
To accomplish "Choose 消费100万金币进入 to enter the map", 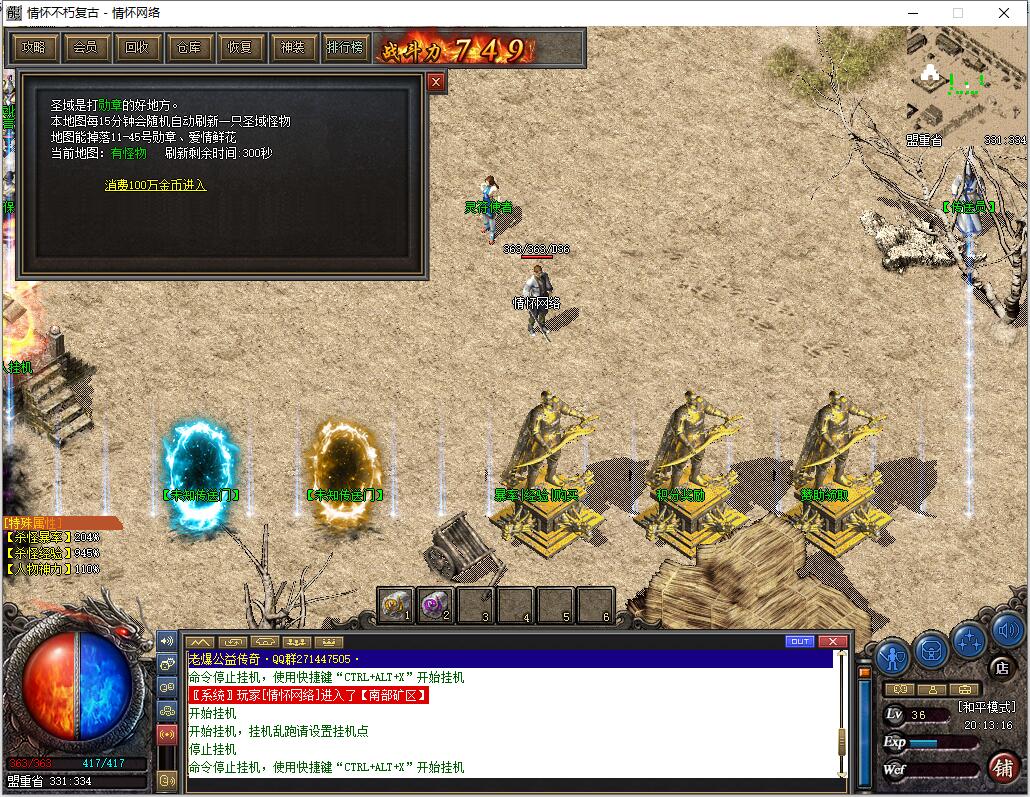I will (155, 185).
